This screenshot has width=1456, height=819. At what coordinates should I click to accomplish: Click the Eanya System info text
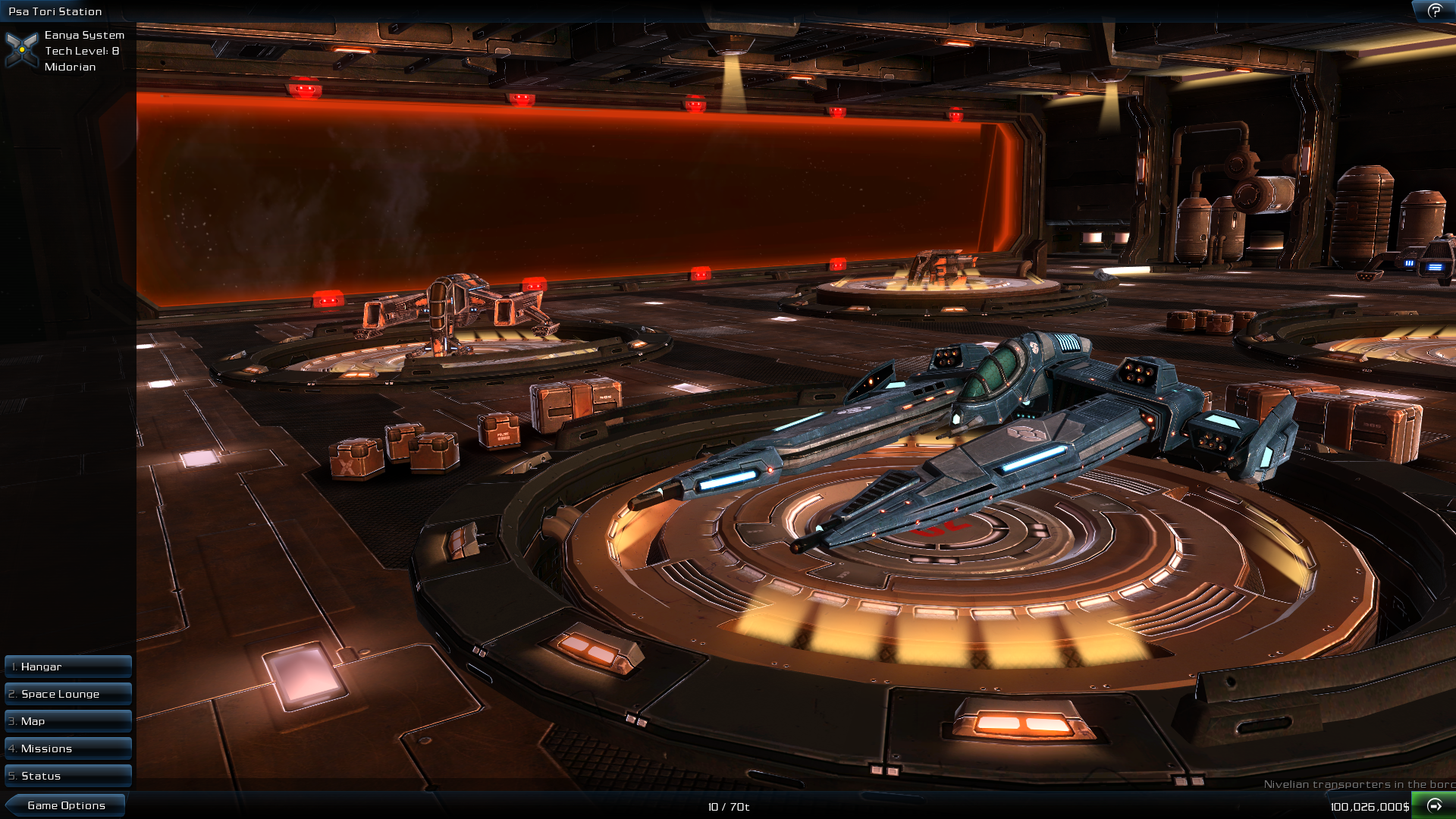[x=83, y=35]
